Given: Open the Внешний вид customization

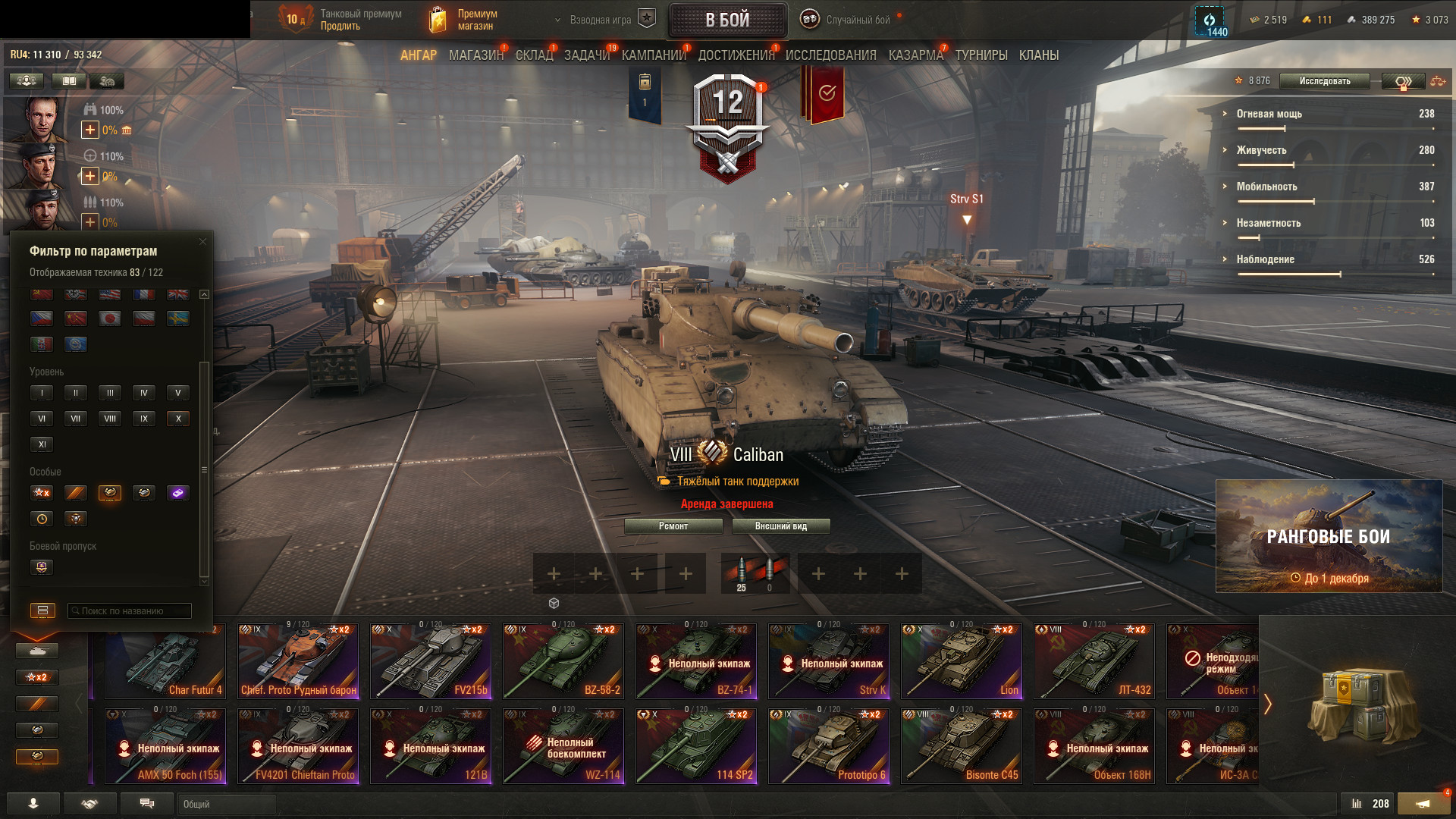Looking at the screenshot, I should coord(780,526).
